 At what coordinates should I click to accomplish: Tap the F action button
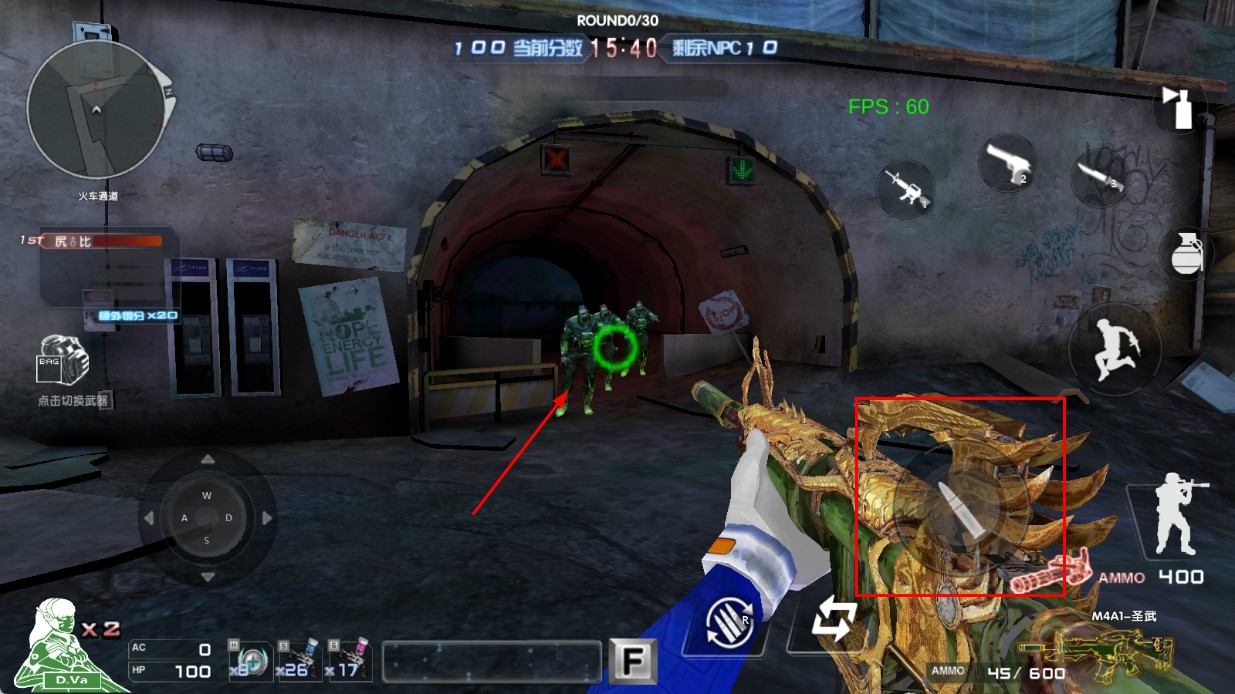point(633,661)
